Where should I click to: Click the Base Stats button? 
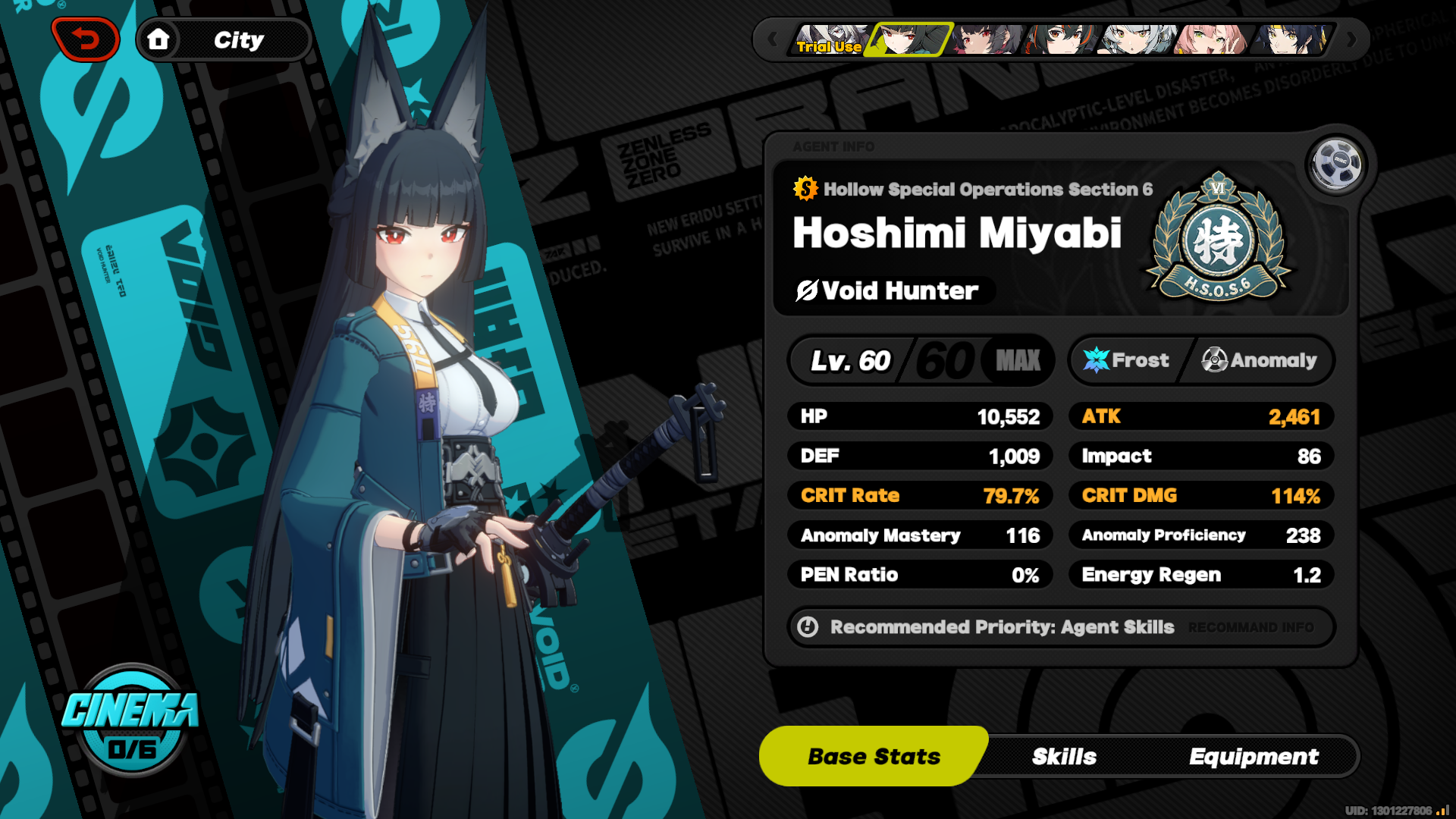(x=874, y=755)
